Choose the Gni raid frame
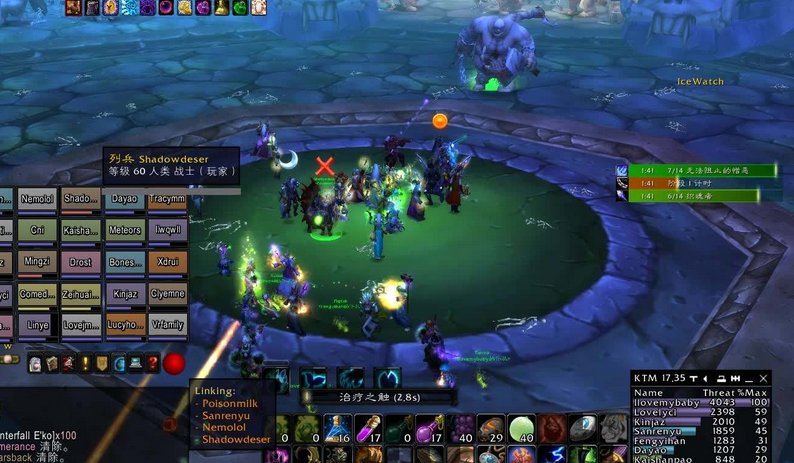Viewport: 794px width, 463px height. tap(36, 230)
